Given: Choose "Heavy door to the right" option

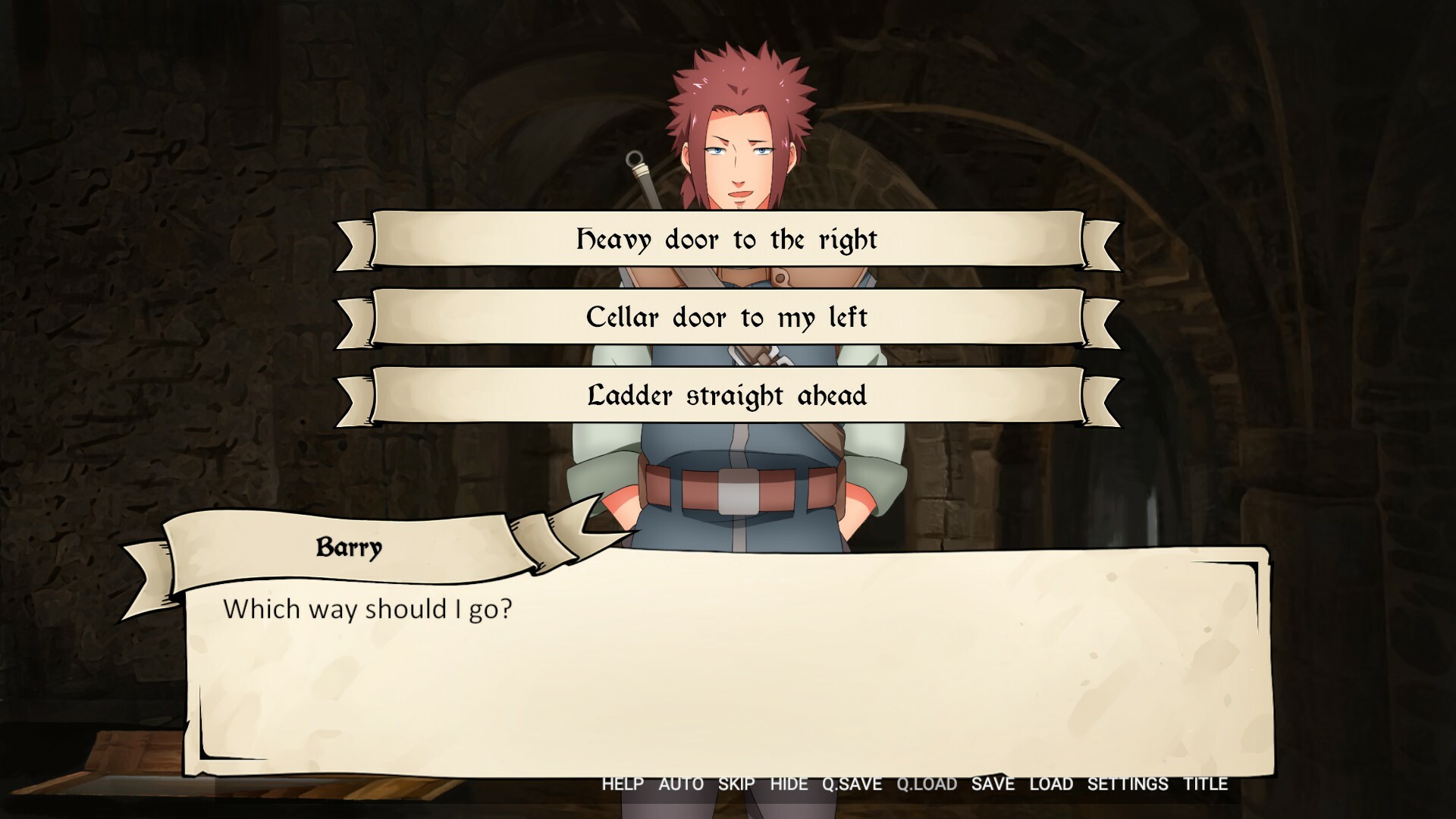Looking at the screenshot, I should point(726,240).
